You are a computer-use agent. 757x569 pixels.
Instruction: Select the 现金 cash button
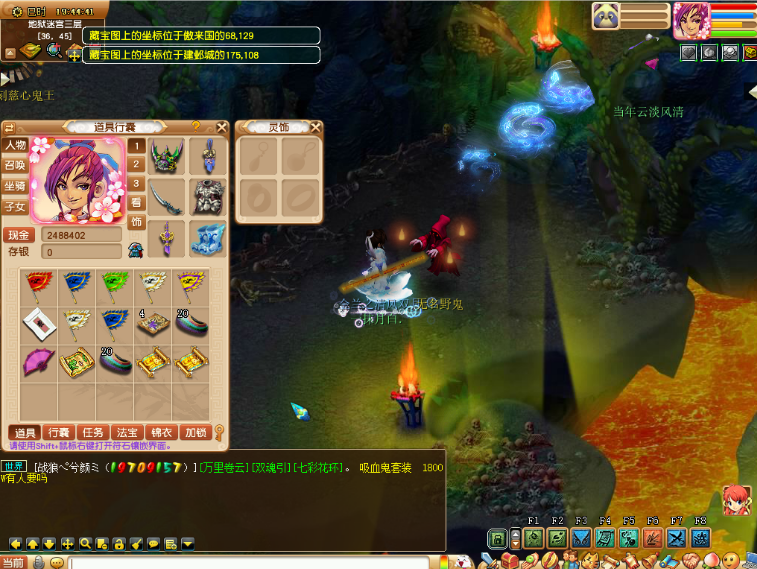coord(20,235)
